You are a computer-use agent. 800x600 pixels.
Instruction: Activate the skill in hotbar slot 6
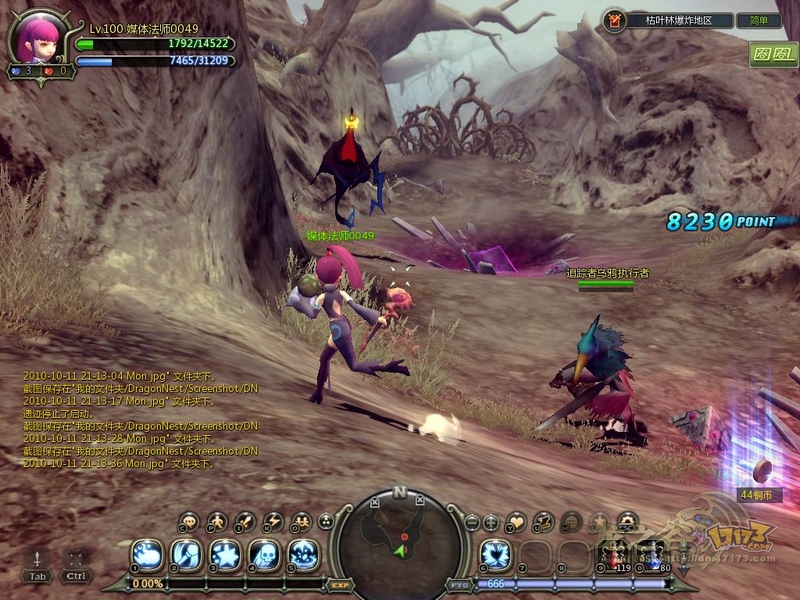tap(495, 553)
